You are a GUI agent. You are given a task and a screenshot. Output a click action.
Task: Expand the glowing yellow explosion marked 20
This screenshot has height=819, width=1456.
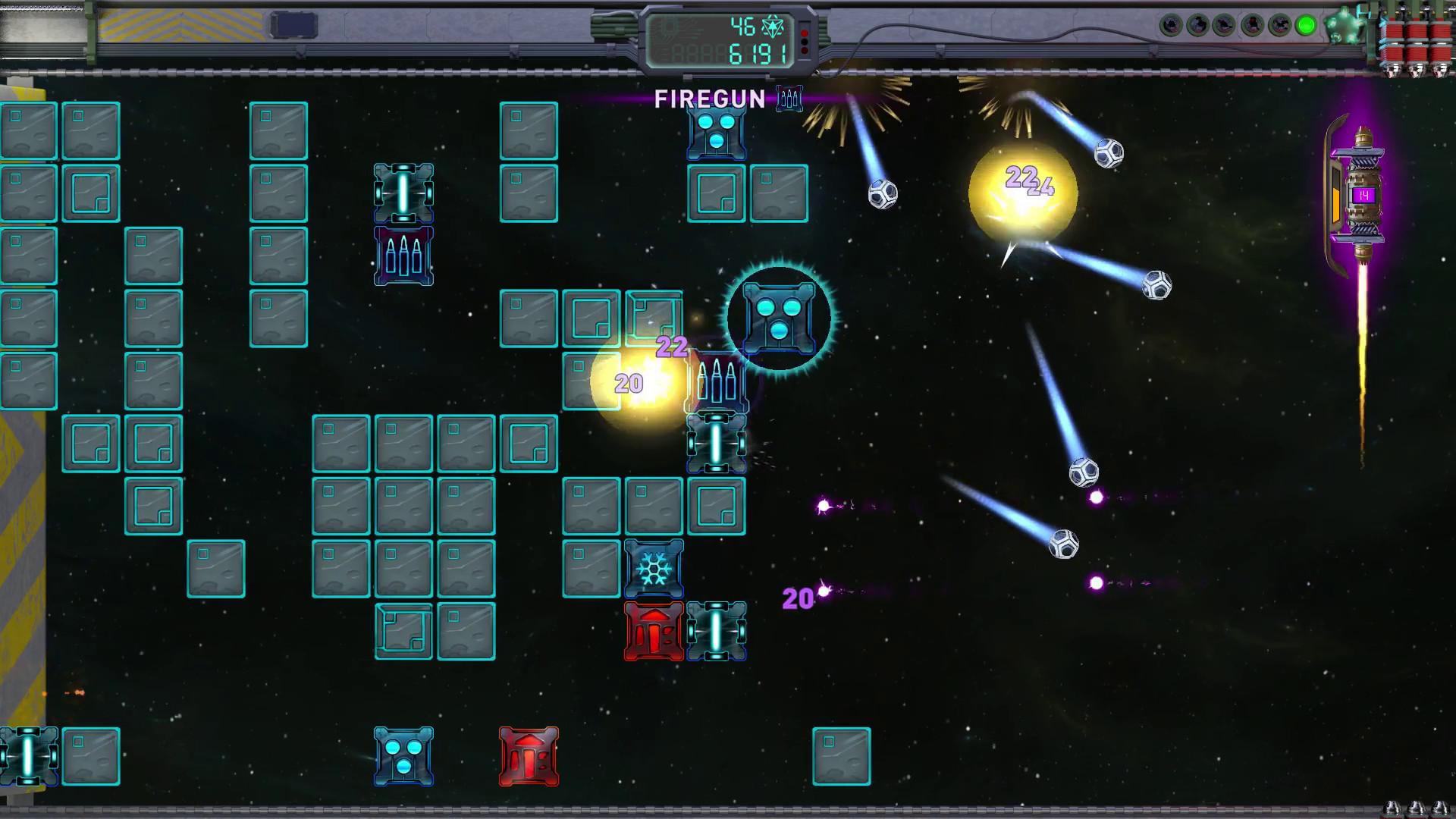(635, 383)
